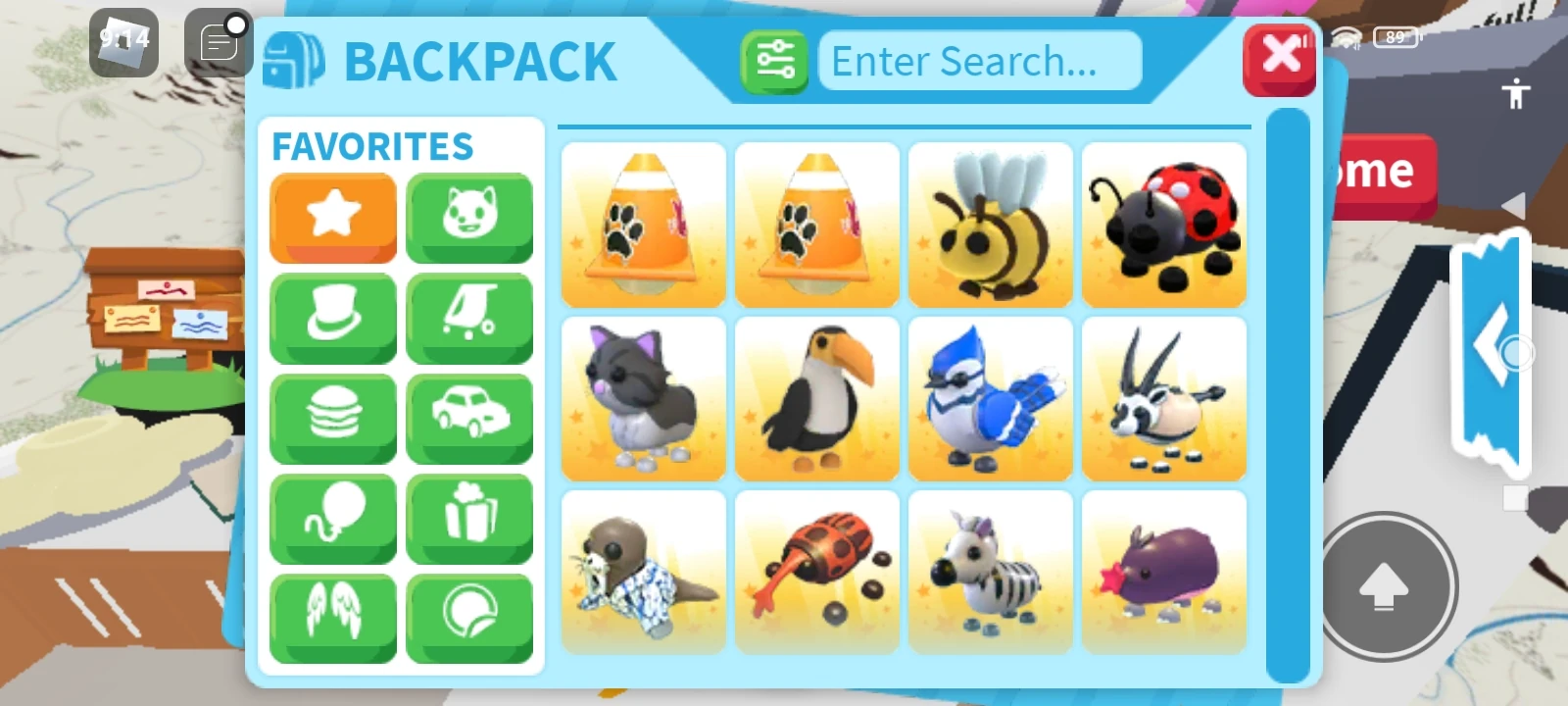1568x706 pixels.
Task: Open the Pets category
Action: pyautogui.click(x=469, y=218)
